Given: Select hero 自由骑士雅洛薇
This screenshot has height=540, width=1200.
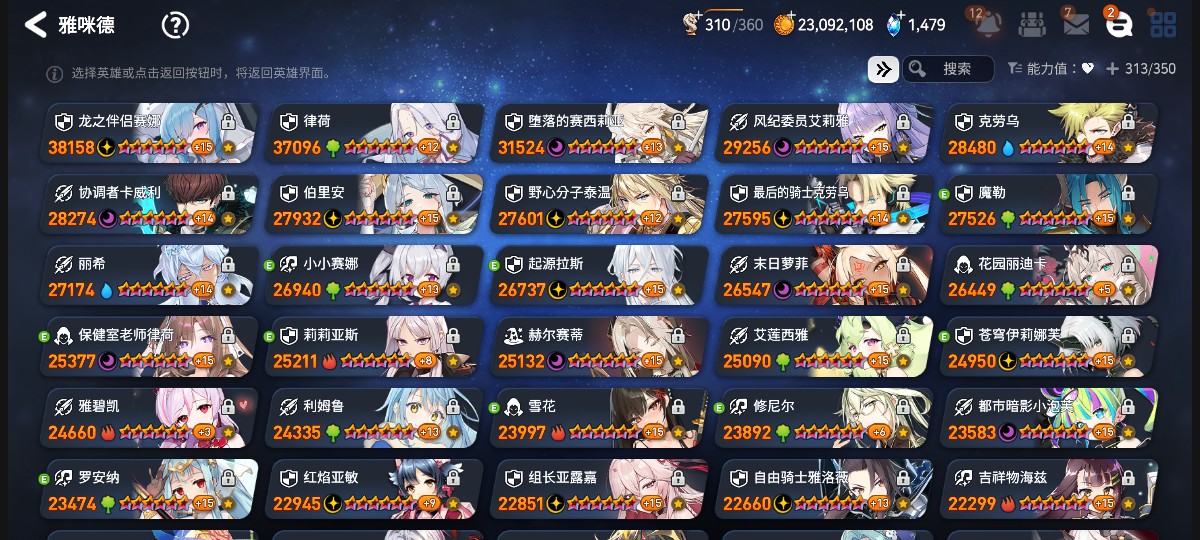Looking at the screenshot, I should (823, 490).
